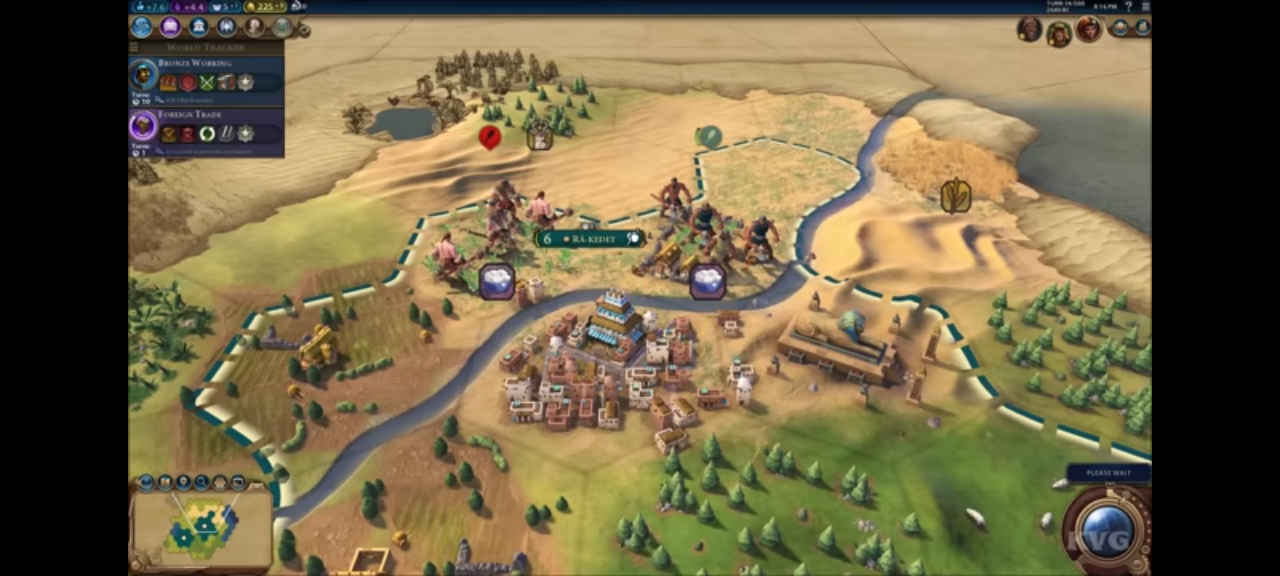Open the Technology tree button
The height and width of the screenshot is (576, 1280).
pos(142,27)
